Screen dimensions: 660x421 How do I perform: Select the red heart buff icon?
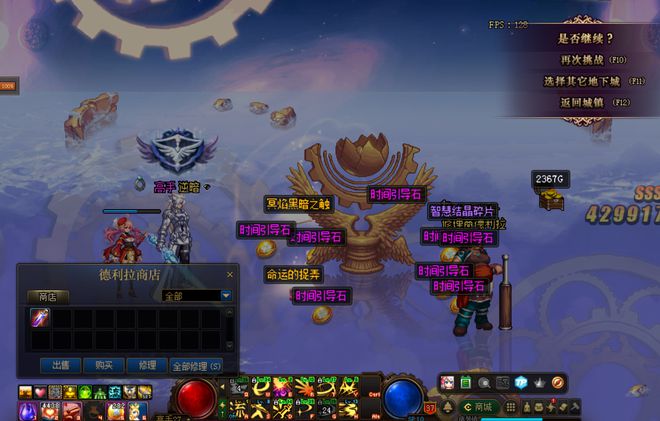point(40,392)
